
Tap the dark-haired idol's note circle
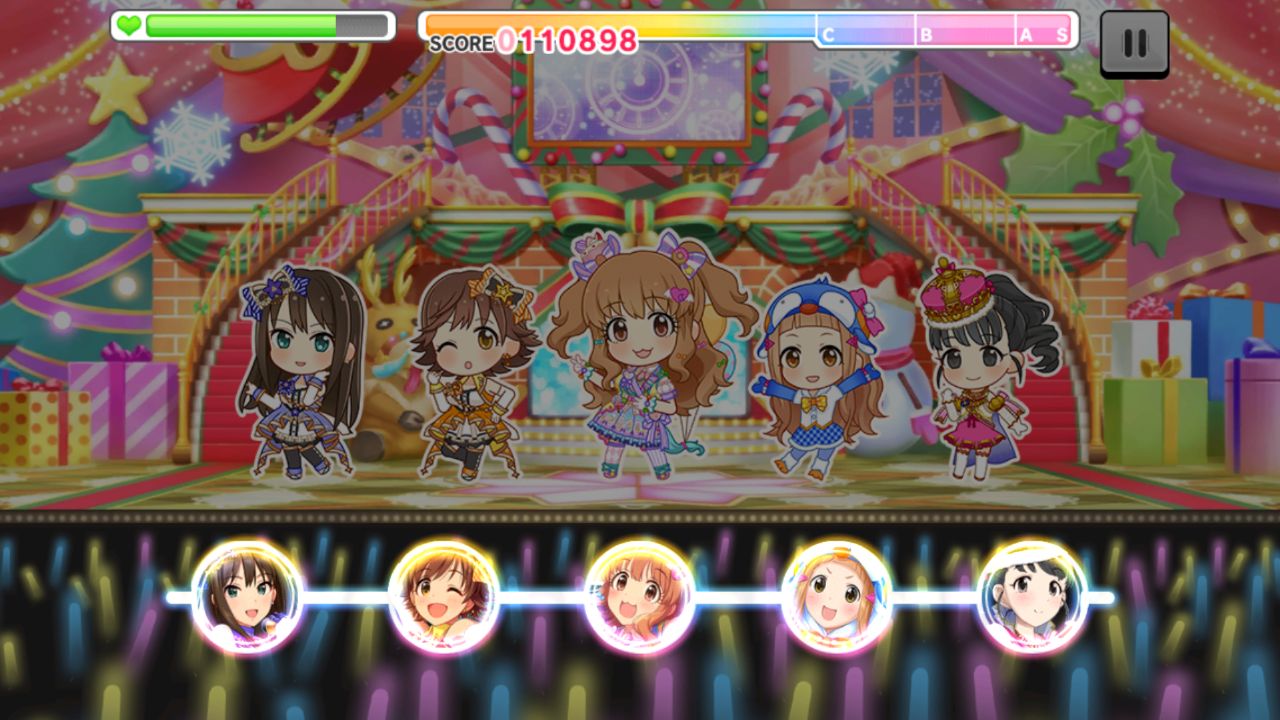point(247,597)
